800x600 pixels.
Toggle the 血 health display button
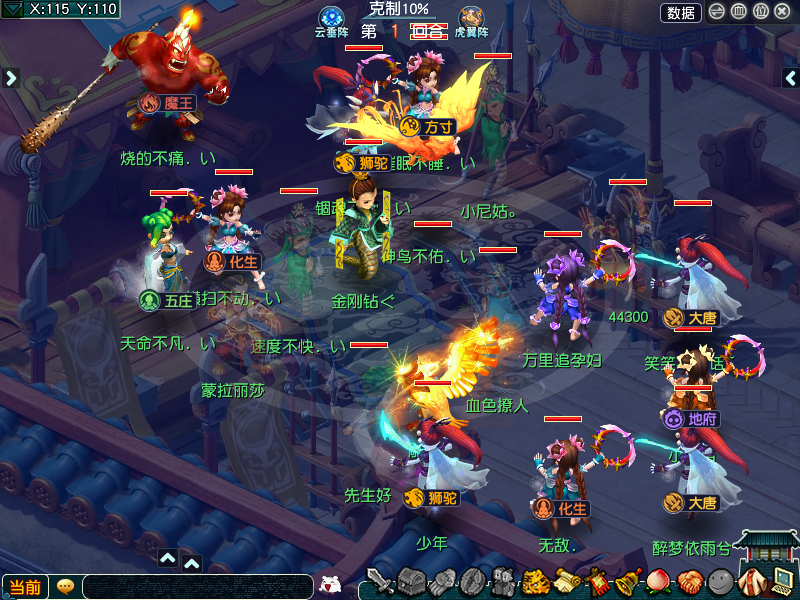(x=739, y=12)
